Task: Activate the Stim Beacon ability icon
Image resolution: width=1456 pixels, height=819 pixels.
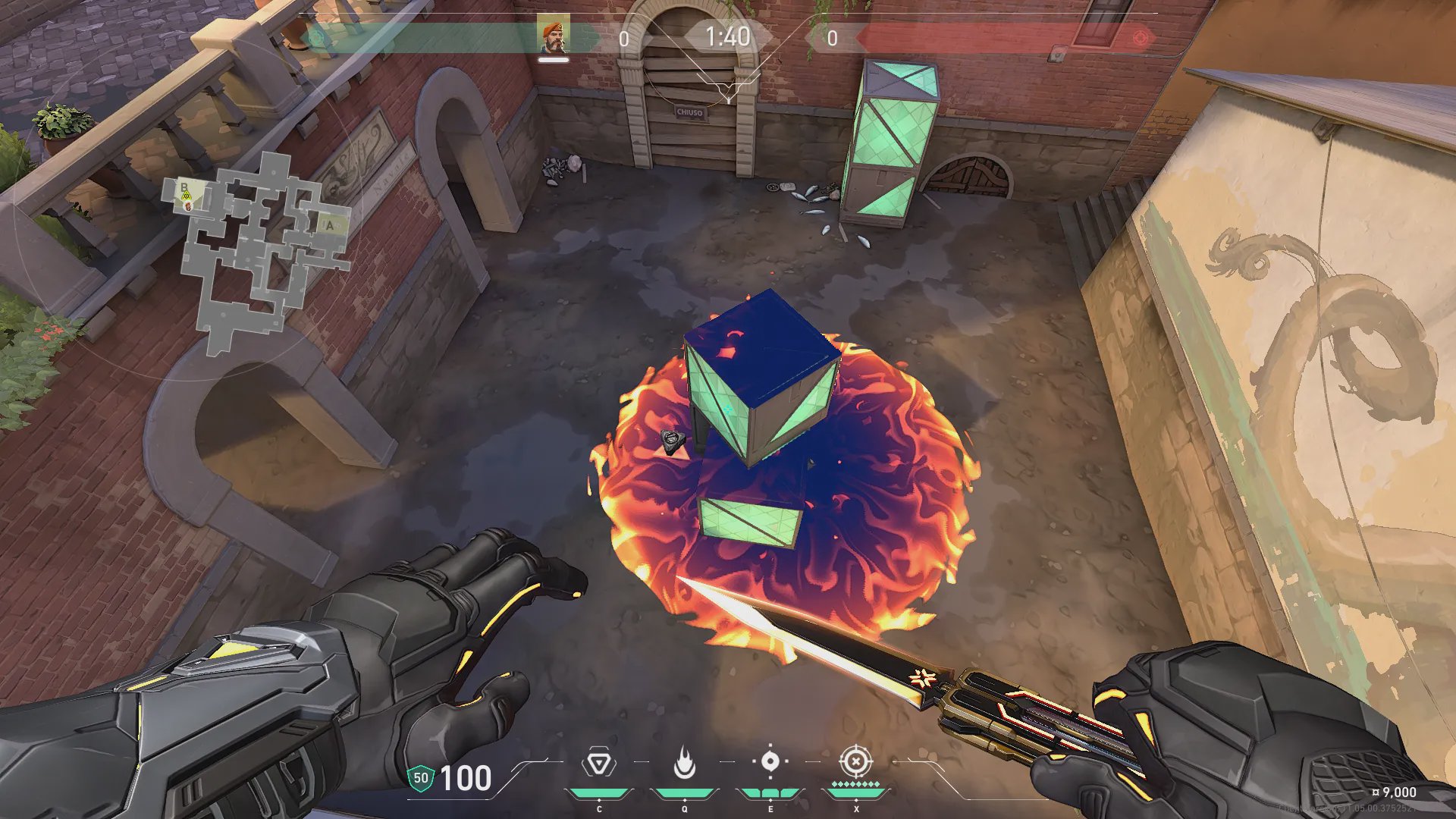Action: pyautogui.click(x=599, y=763)
